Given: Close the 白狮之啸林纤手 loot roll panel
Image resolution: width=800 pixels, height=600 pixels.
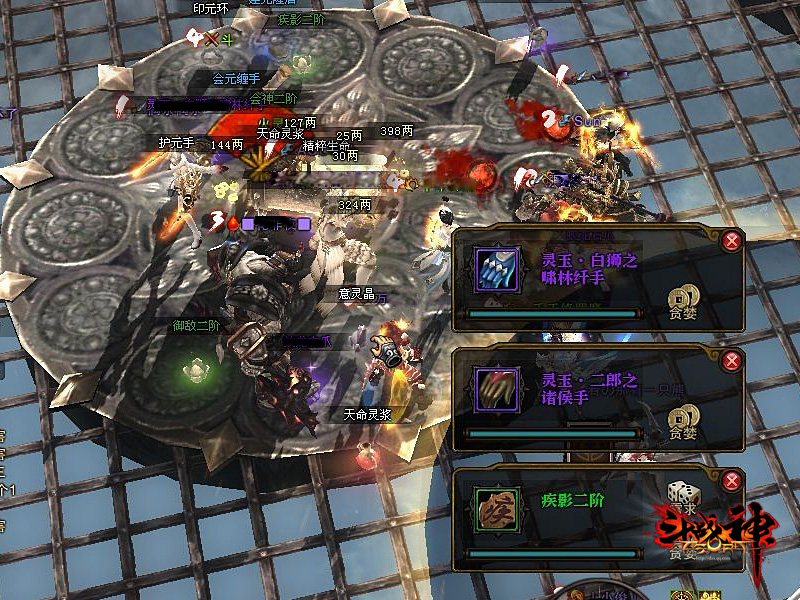Looking at the screenshot, I should (x=732, y=240).
